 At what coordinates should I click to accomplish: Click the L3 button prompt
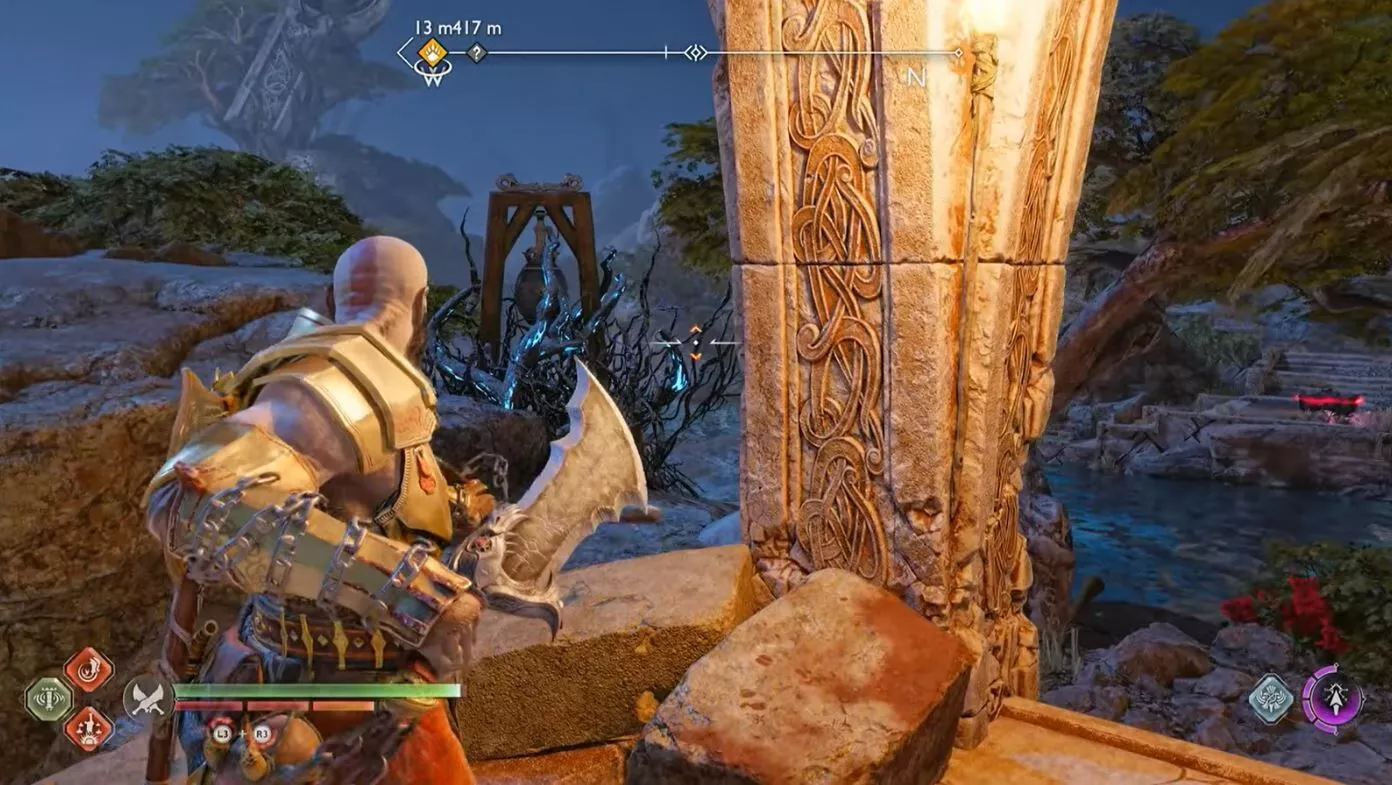221,732
